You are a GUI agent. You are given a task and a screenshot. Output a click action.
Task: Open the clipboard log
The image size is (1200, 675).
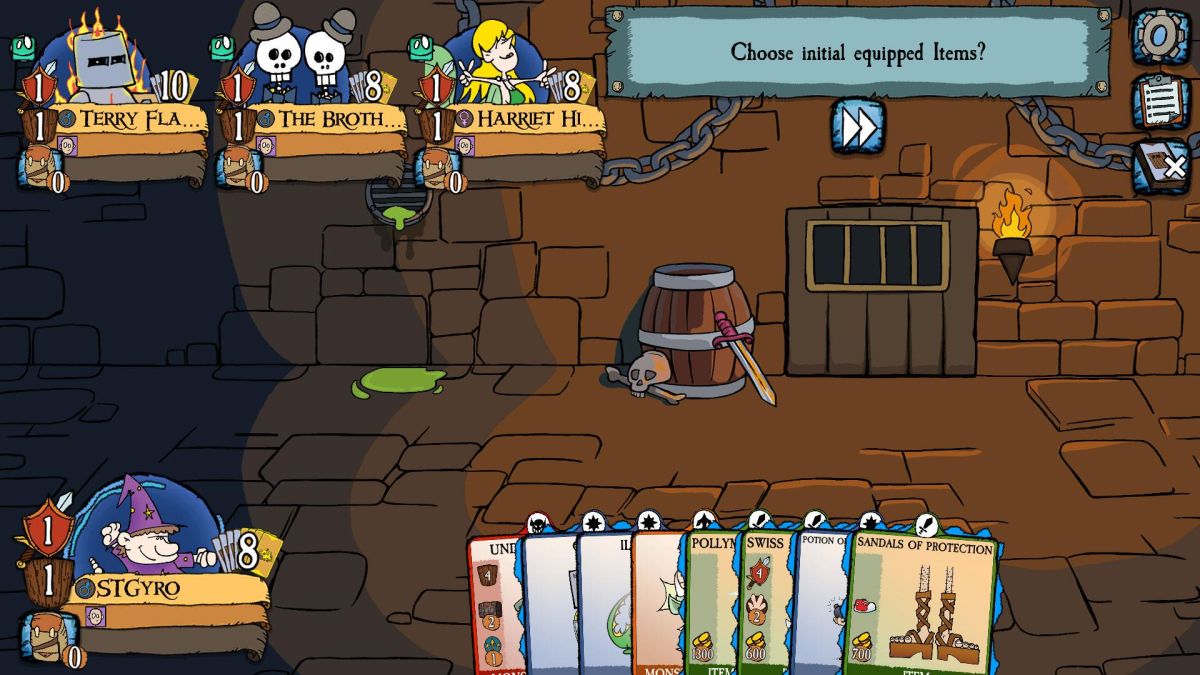click(1160, 101)
